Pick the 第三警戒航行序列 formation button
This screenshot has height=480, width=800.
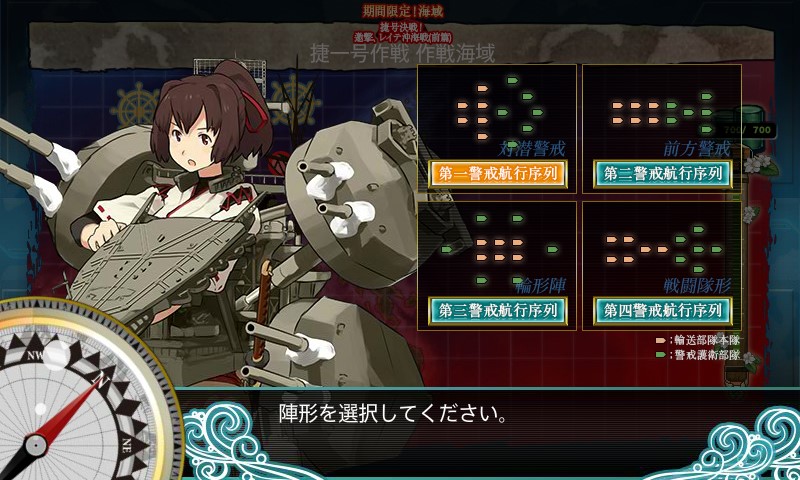[498, 310]
